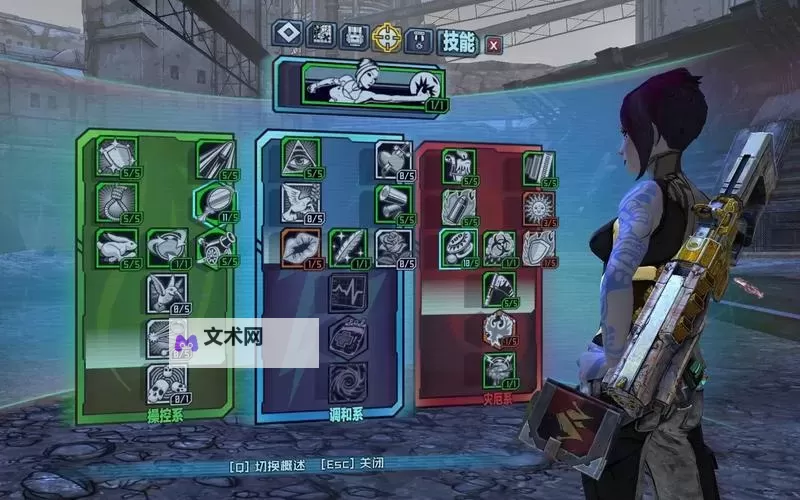Viewport: 800px width, 500px height.
Task: Choose the lips skill icon
Action: tap(299, 246)
